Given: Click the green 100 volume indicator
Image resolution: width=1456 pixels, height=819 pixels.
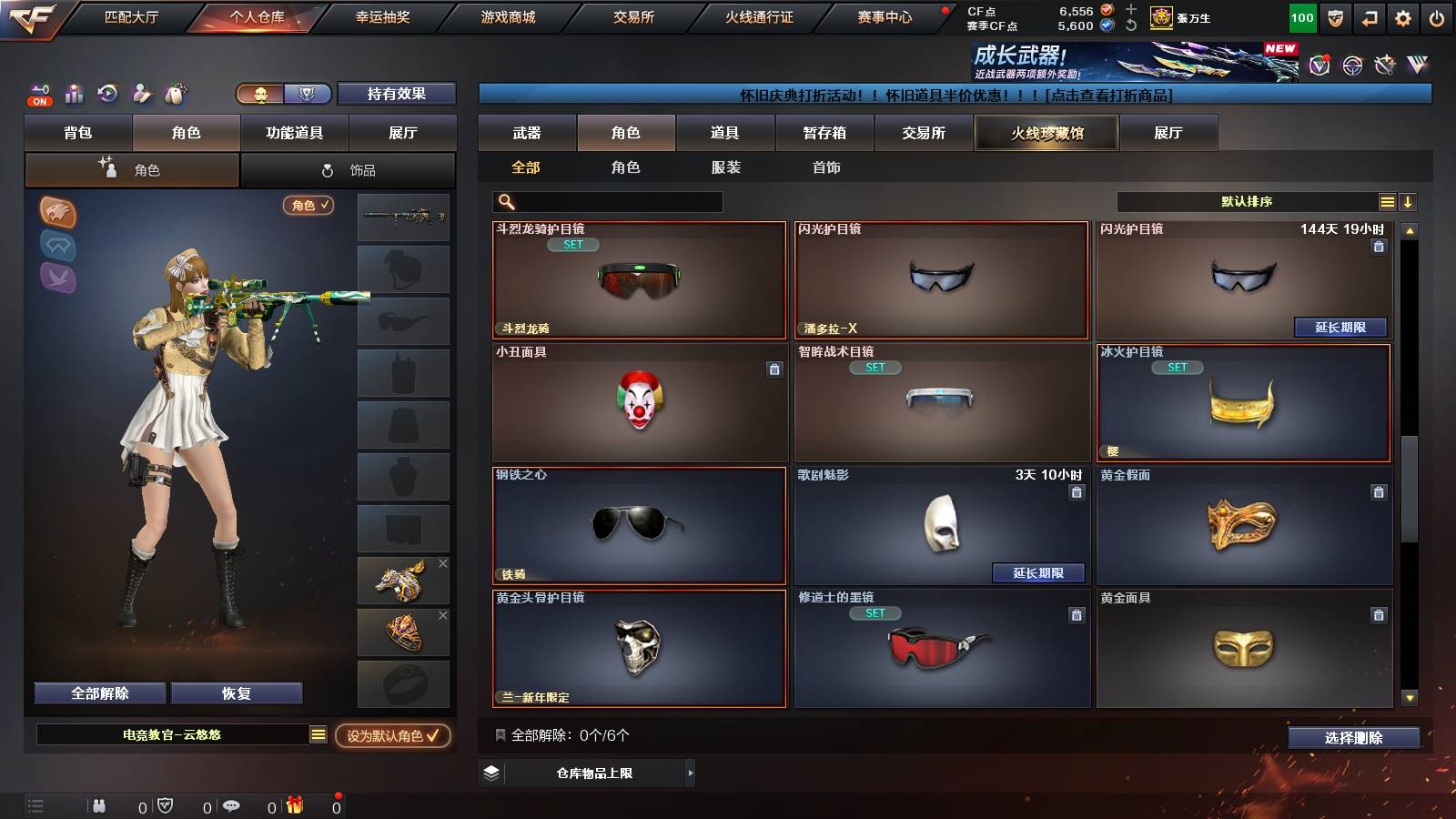Looking at the screenshot, I should point(1301,16).
